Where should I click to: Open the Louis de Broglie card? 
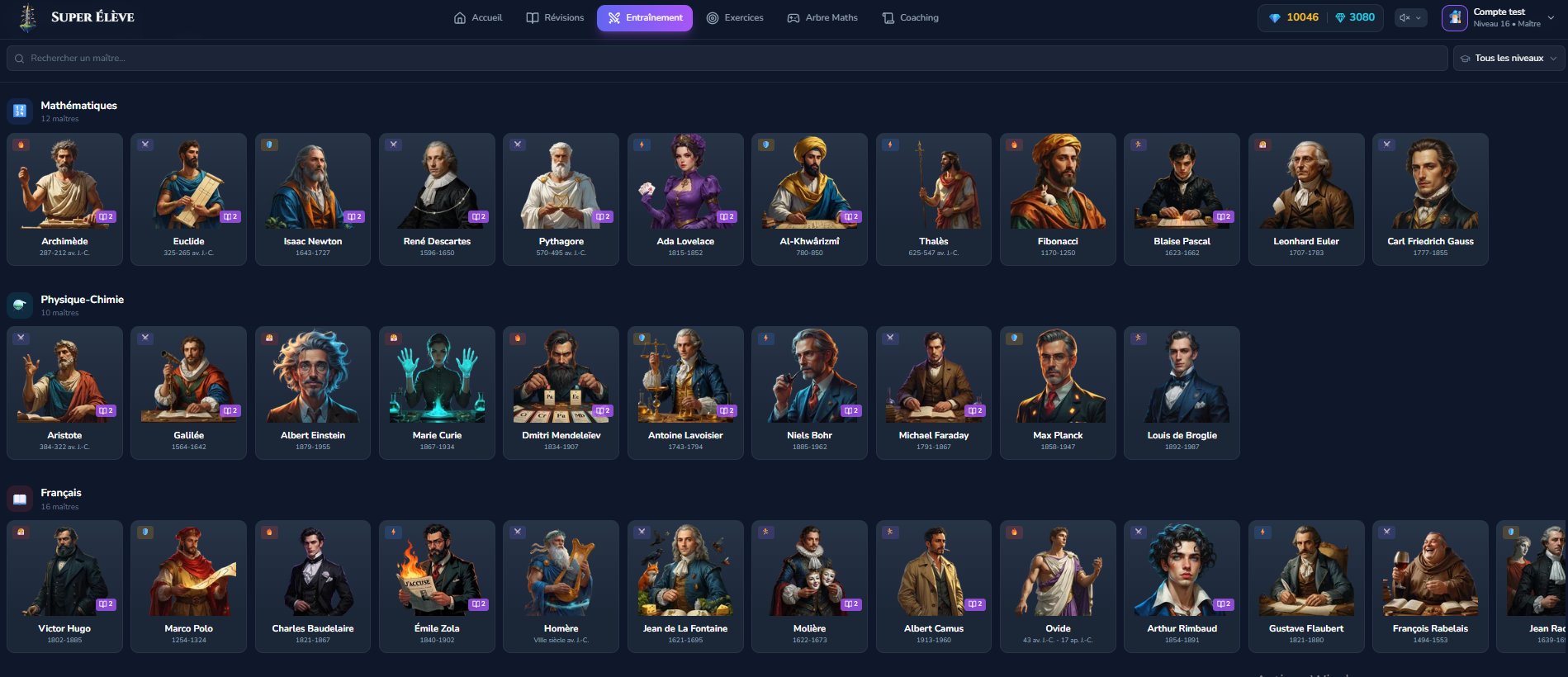1182,392
